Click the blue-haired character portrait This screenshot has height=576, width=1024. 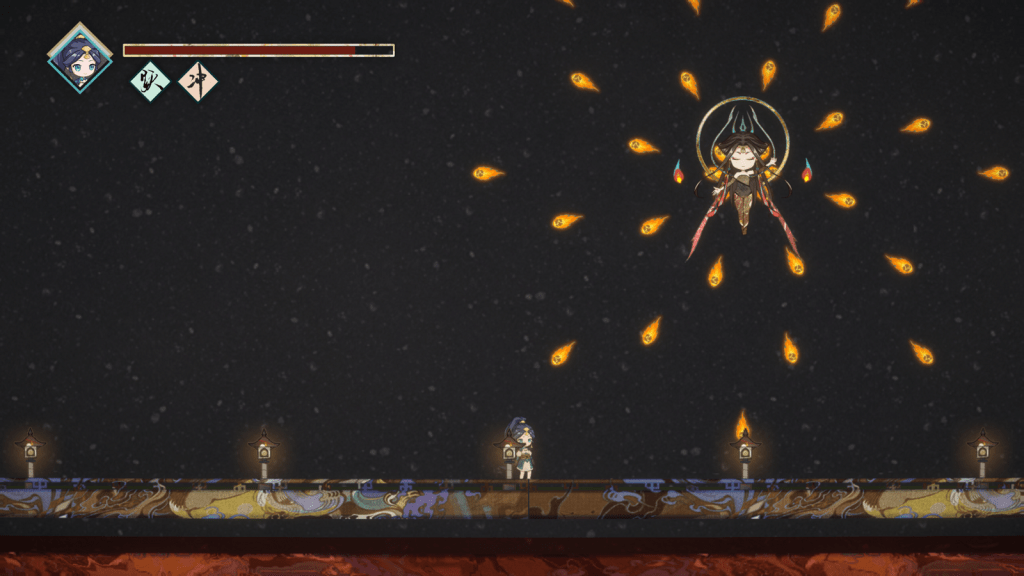pyautogui.click(x=80, y=59)
